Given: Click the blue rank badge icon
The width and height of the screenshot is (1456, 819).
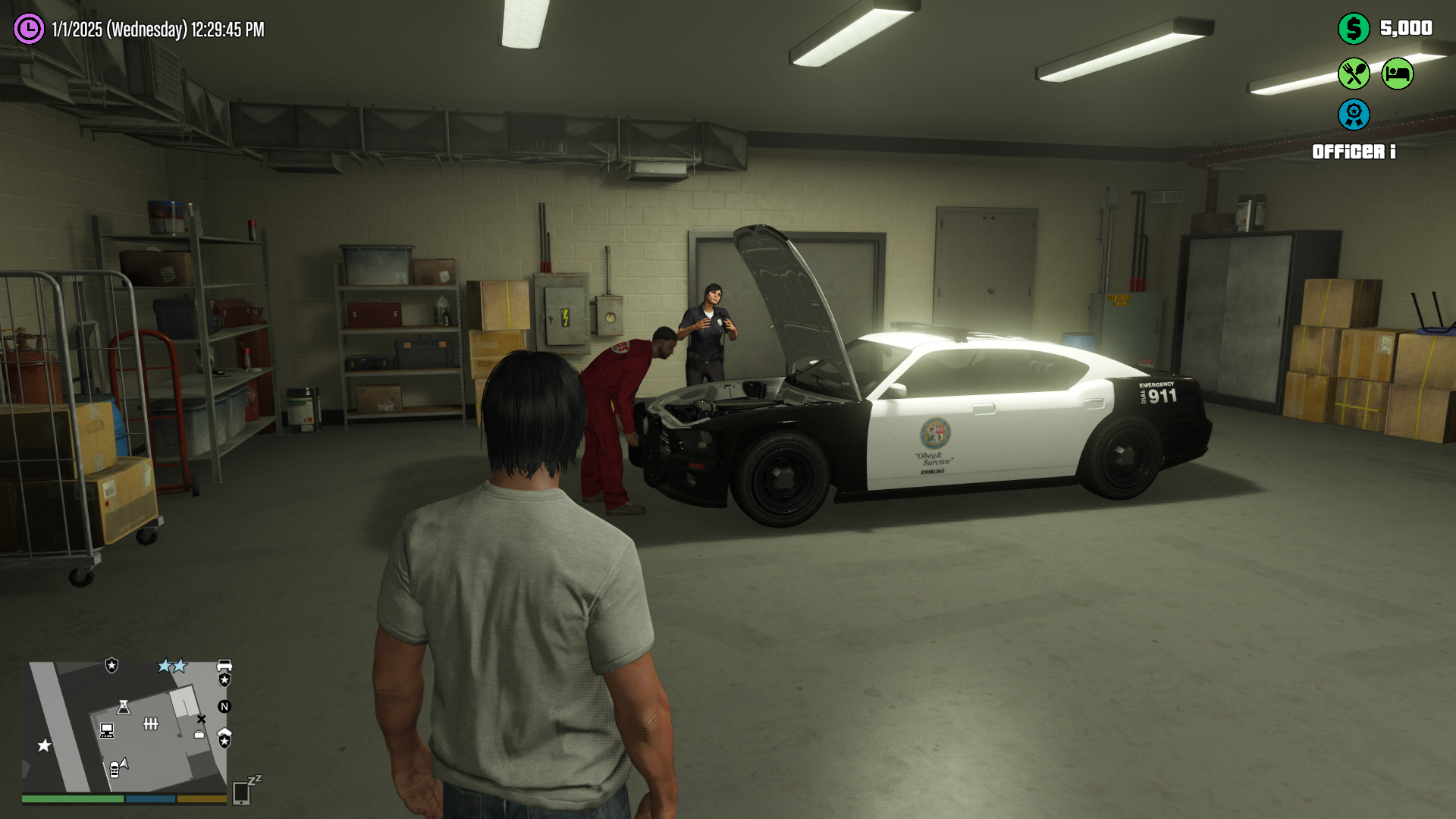Looking at the screenshot, I should pyautogui.click(x=1354, y=115).
